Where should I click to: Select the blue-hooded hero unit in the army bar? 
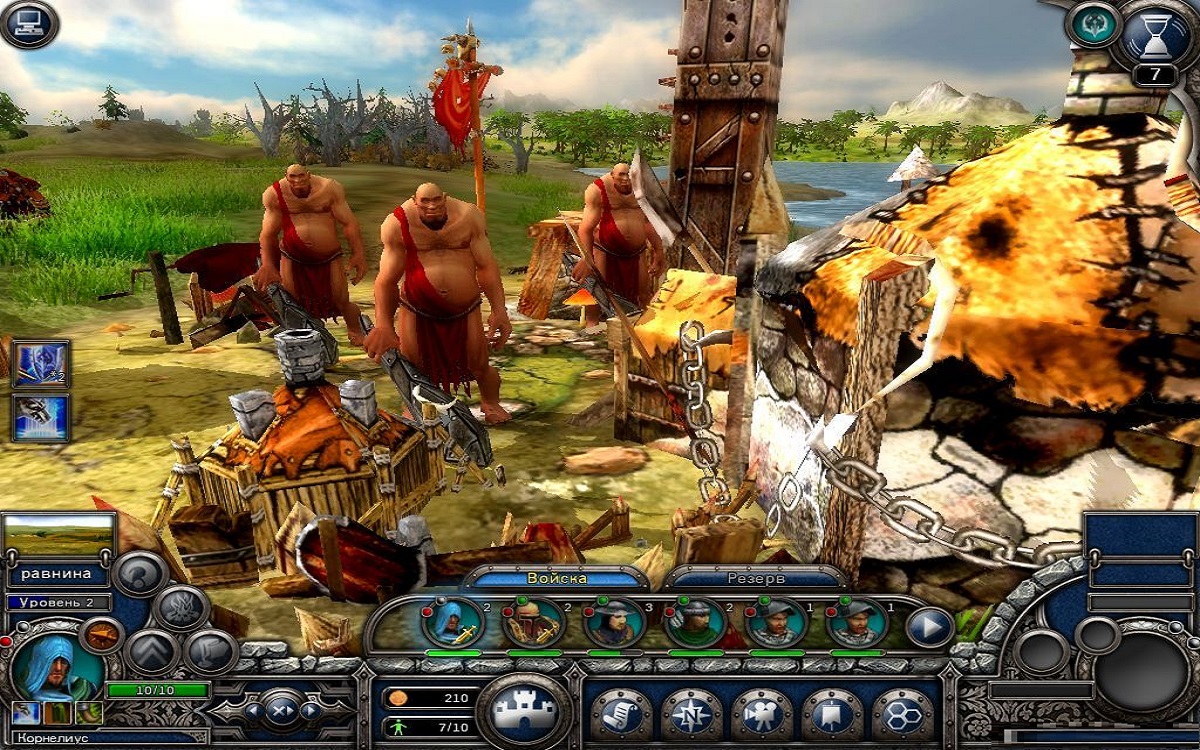click(453, 622)
